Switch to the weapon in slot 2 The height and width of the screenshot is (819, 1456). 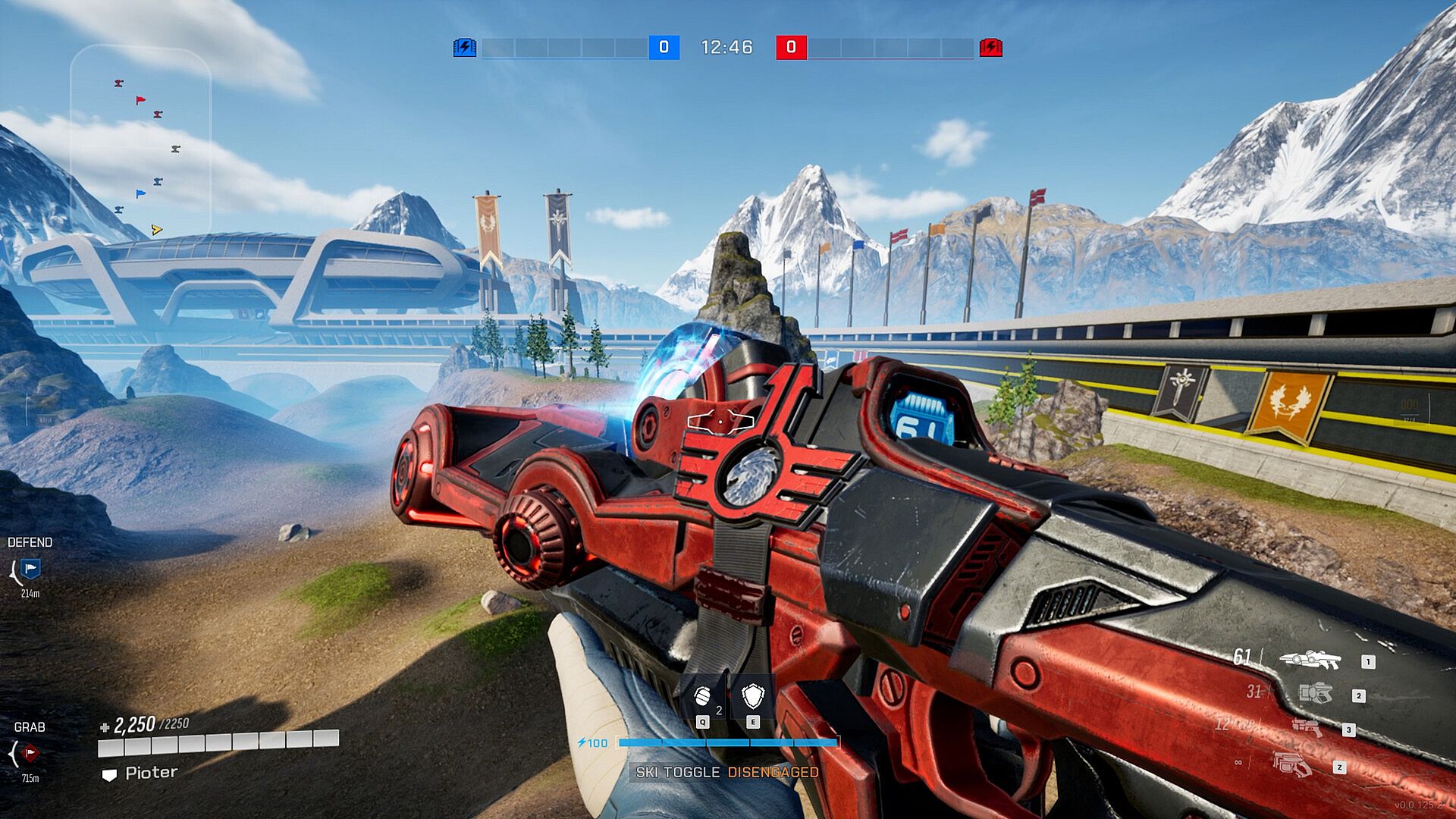(x=1316, y=693)
